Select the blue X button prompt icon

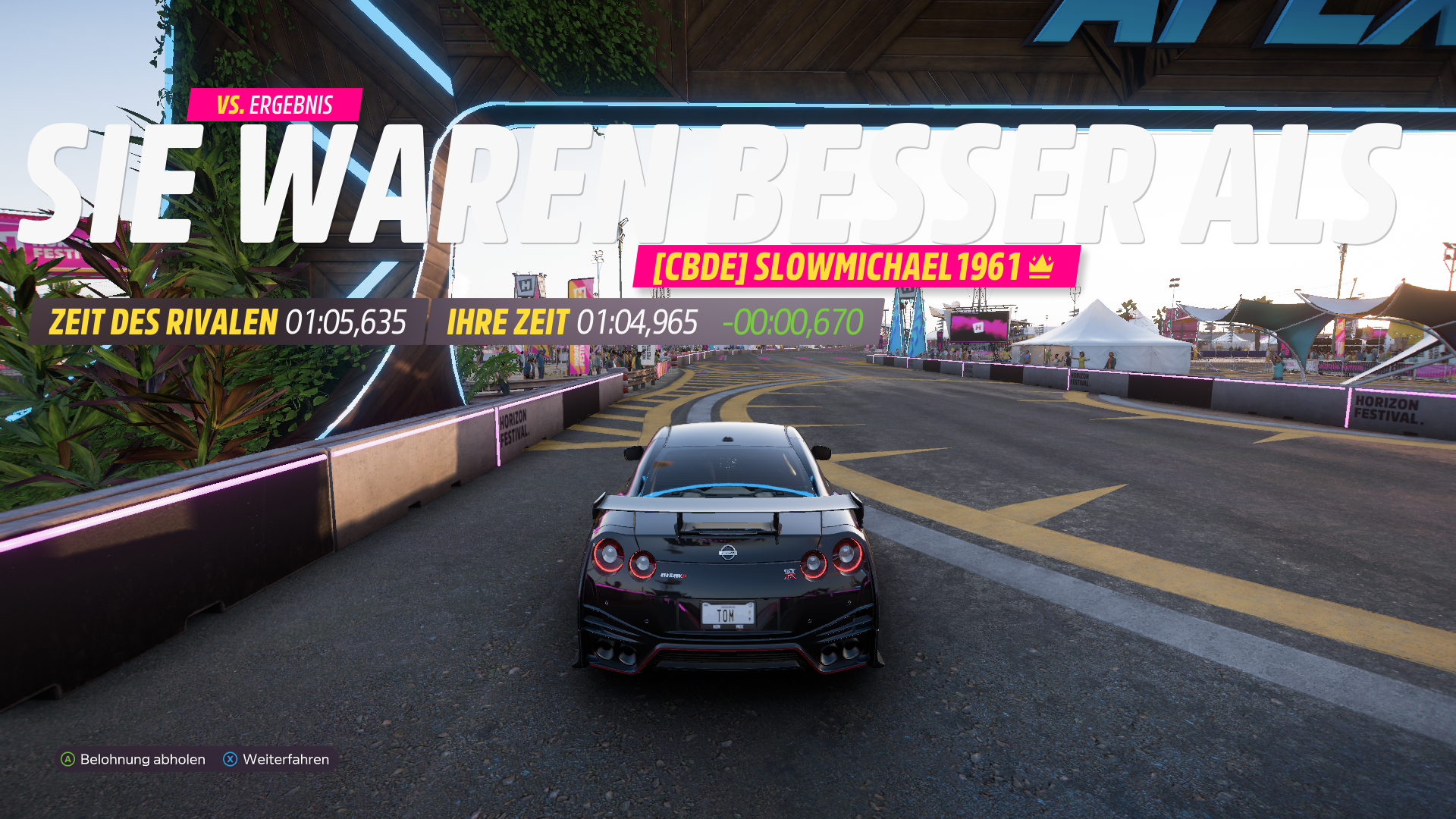[231, 758]
